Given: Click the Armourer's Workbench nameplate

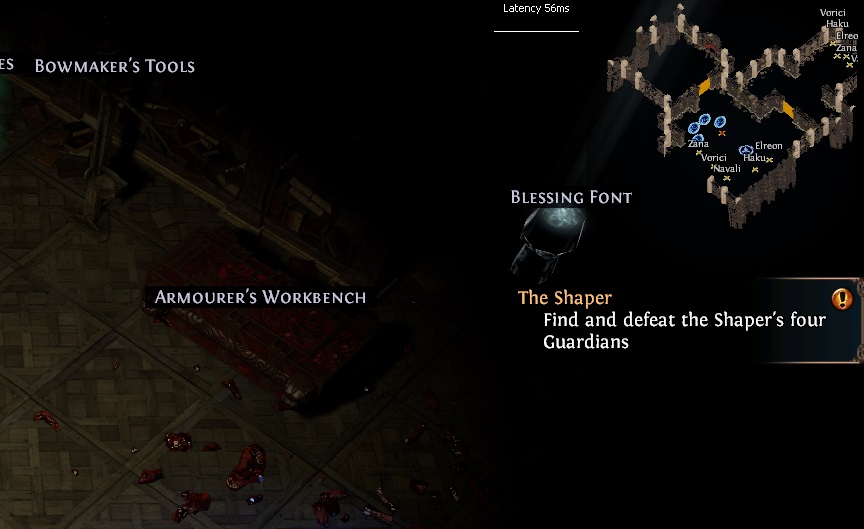Looking at the screenshot, I should point(260,297).
